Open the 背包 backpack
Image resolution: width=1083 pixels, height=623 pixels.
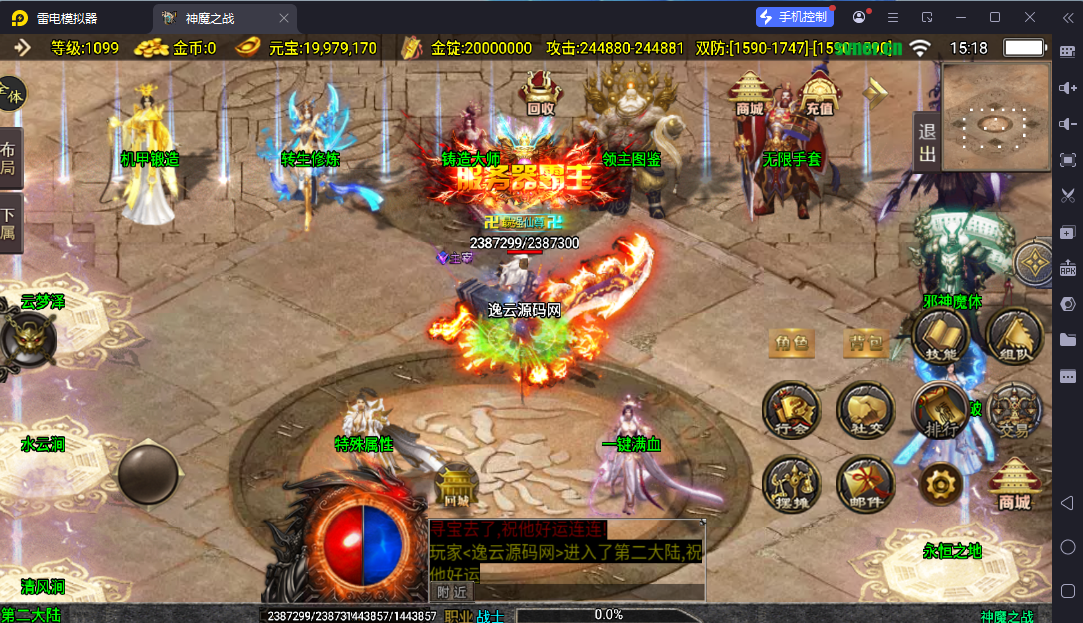866,344
